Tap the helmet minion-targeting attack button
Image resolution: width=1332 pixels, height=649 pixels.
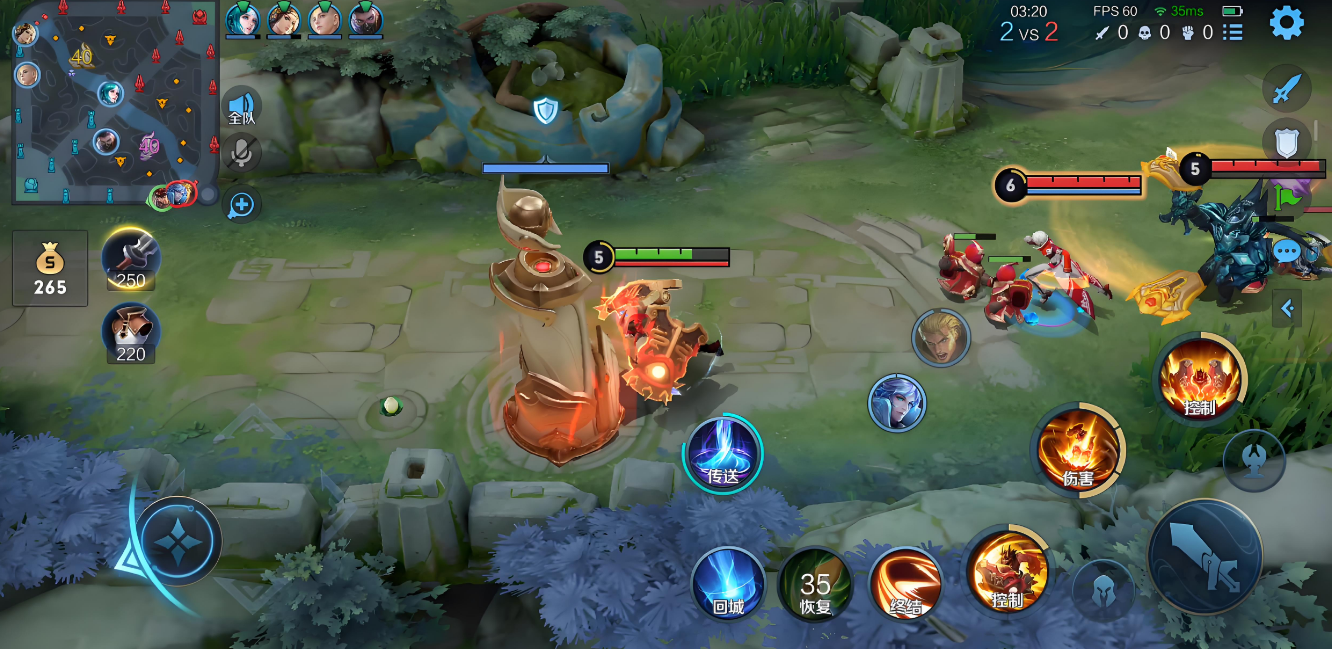(1102, 589)
